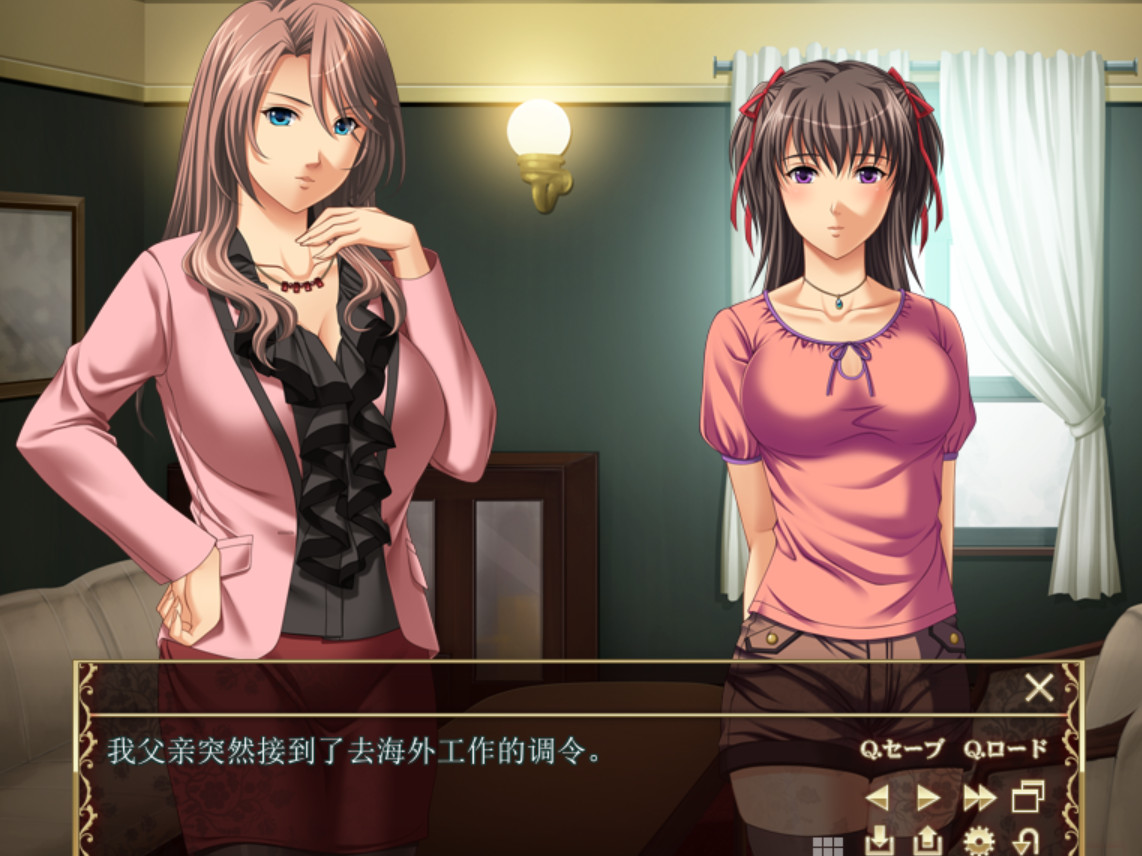Click the curved return arrow icon
1142x856 pixels.
(1025, 841)
